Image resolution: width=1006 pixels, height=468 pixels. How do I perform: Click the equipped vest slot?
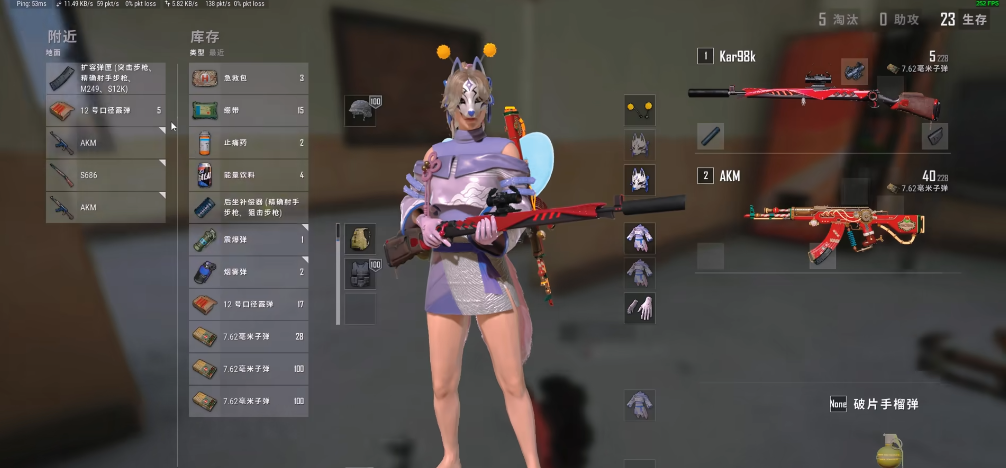click(x=360, y=273)
